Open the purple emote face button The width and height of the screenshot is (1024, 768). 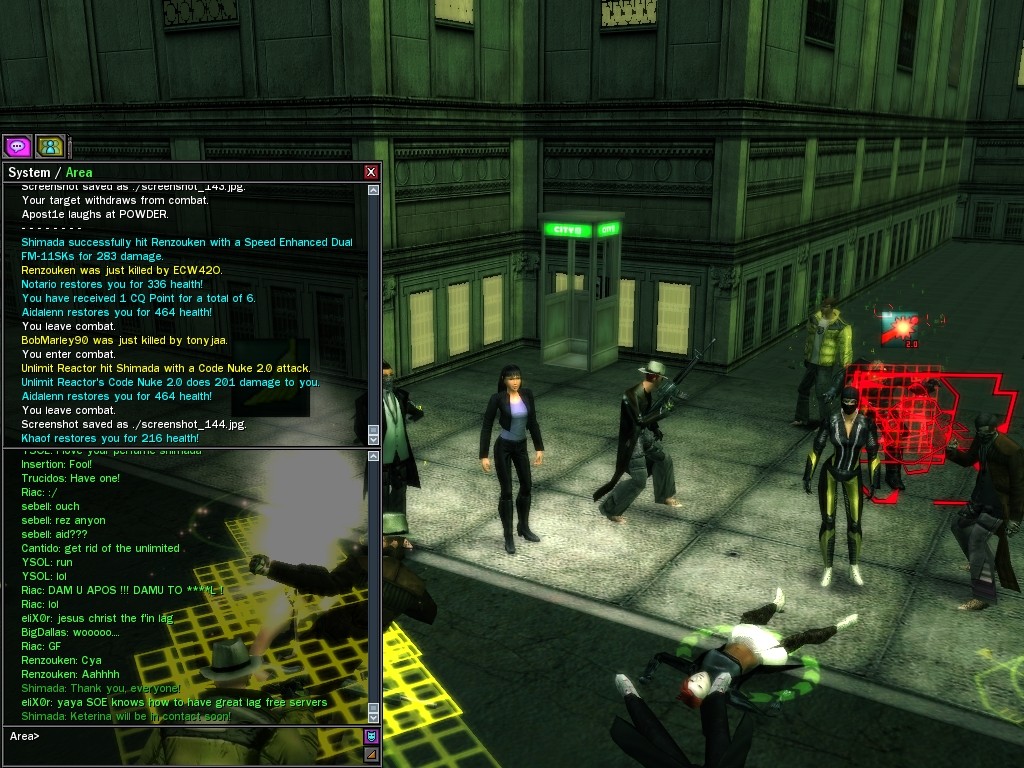click(x=372, y=737)
